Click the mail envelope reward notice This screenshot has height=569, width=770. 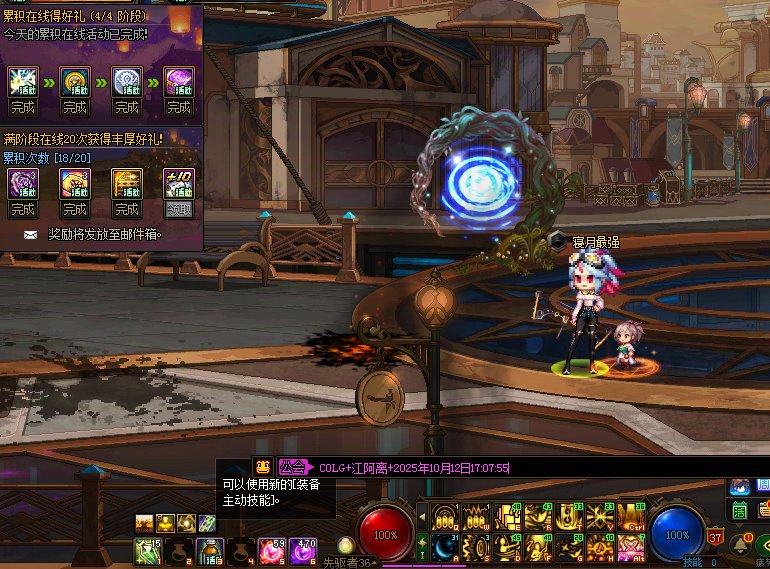29,234
